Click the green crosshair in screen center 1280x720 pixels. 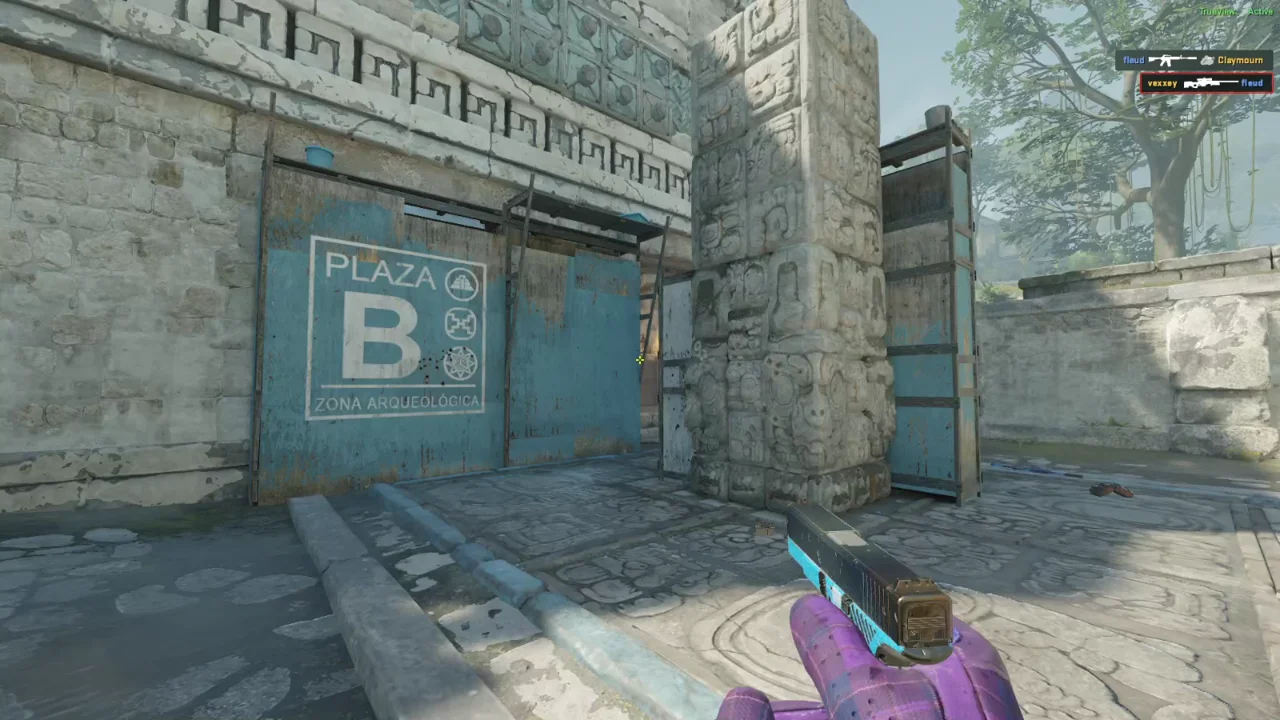(639, 359)
